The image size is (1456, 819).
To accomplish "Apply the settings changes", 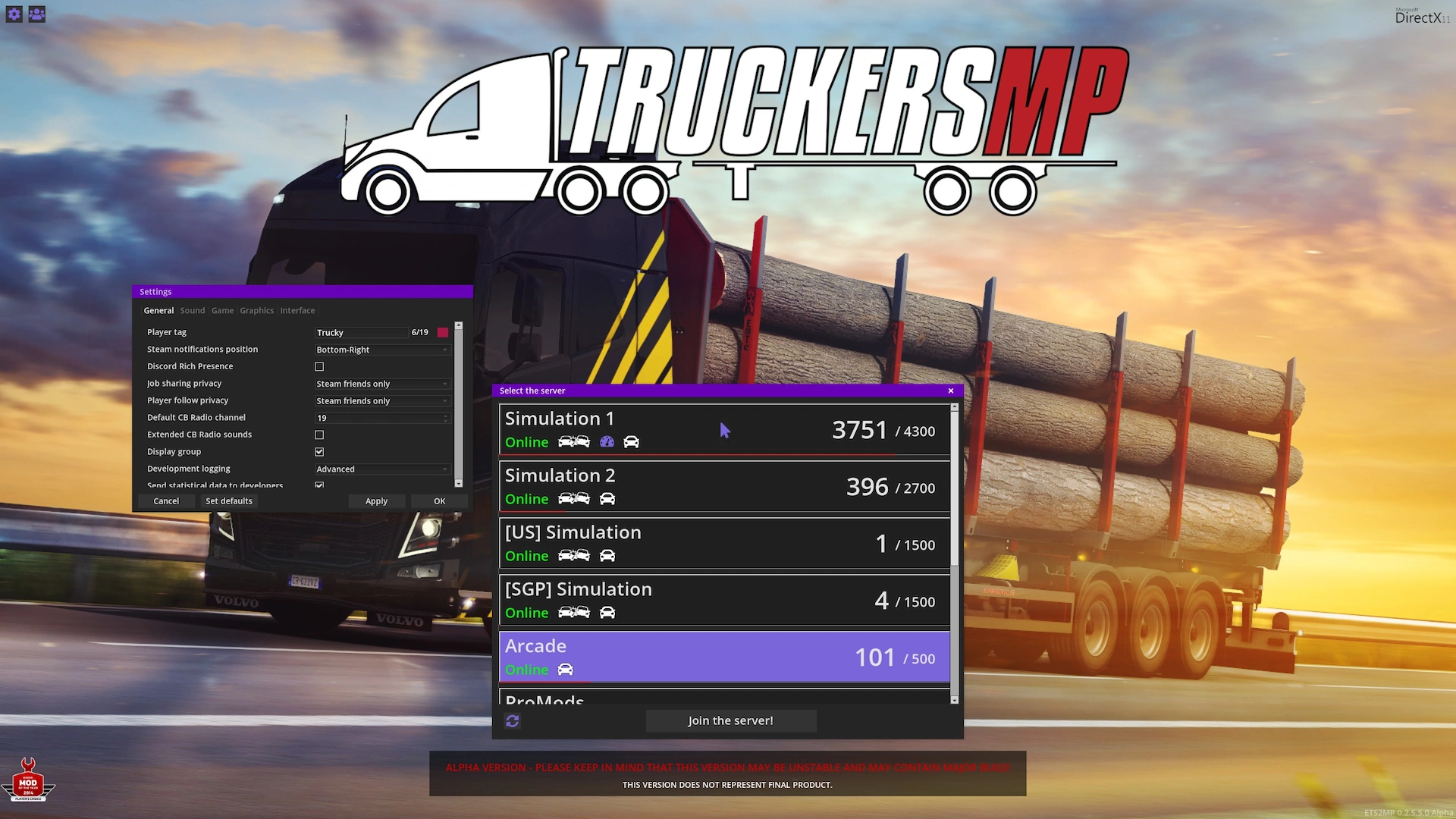I will click(x=376, y=501).
